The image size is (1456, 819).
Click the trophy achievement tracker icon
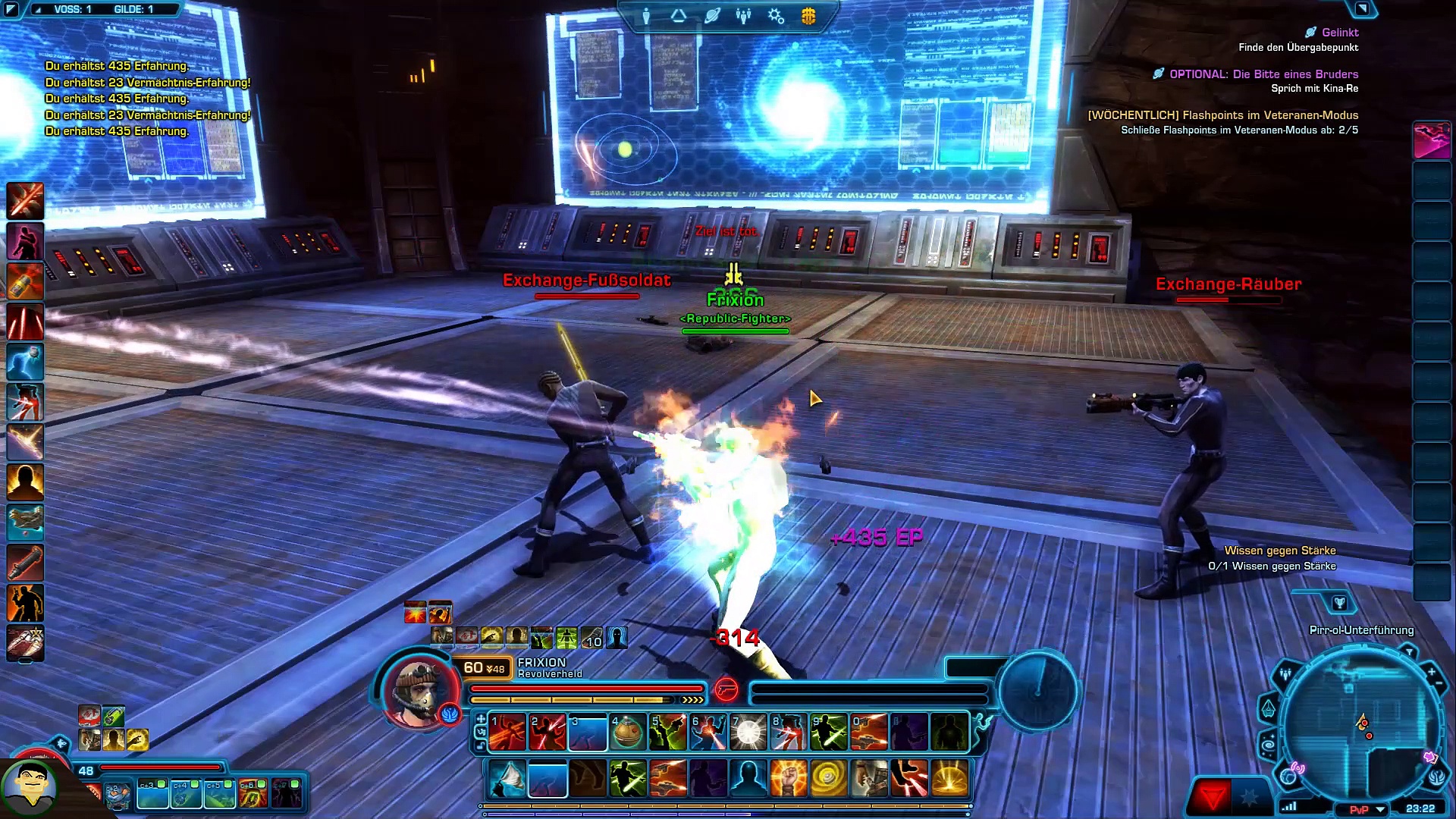coord(1339,603)
